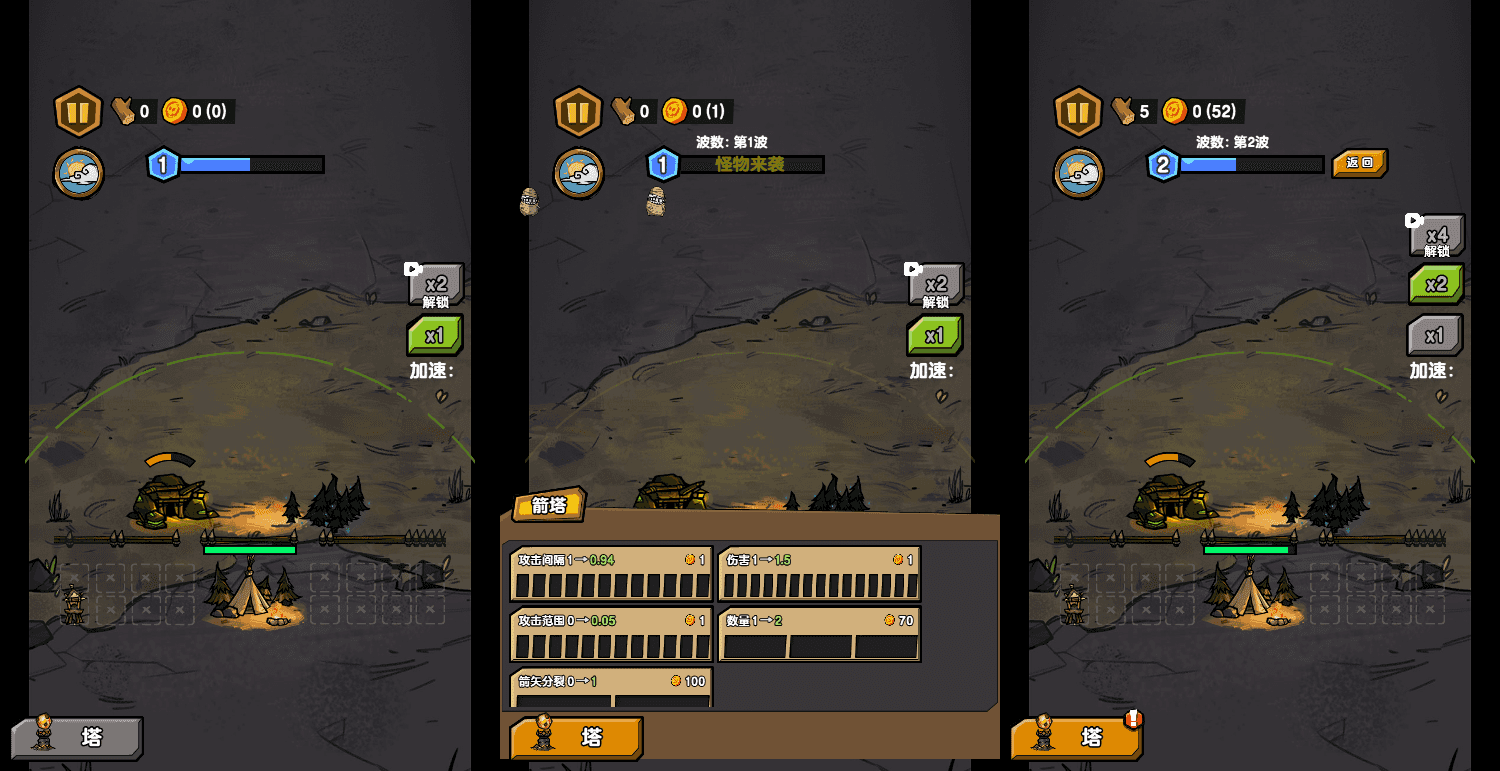
Task: Close tower panel via 塔 button beneath upgrades
Action: pyautogui.click(x=576, y=738)
